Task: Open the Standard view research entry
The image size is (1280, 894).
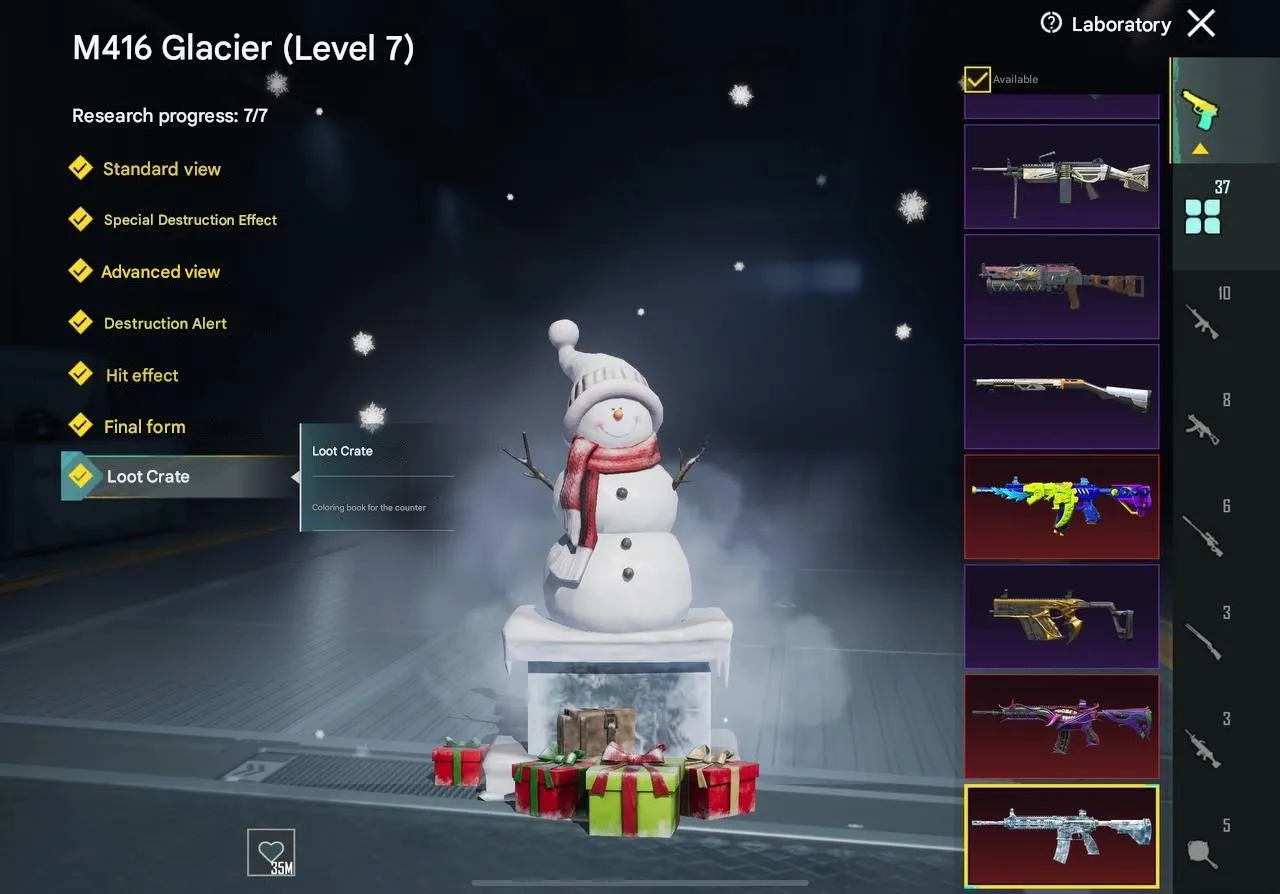Action: [x=161, y=169]
